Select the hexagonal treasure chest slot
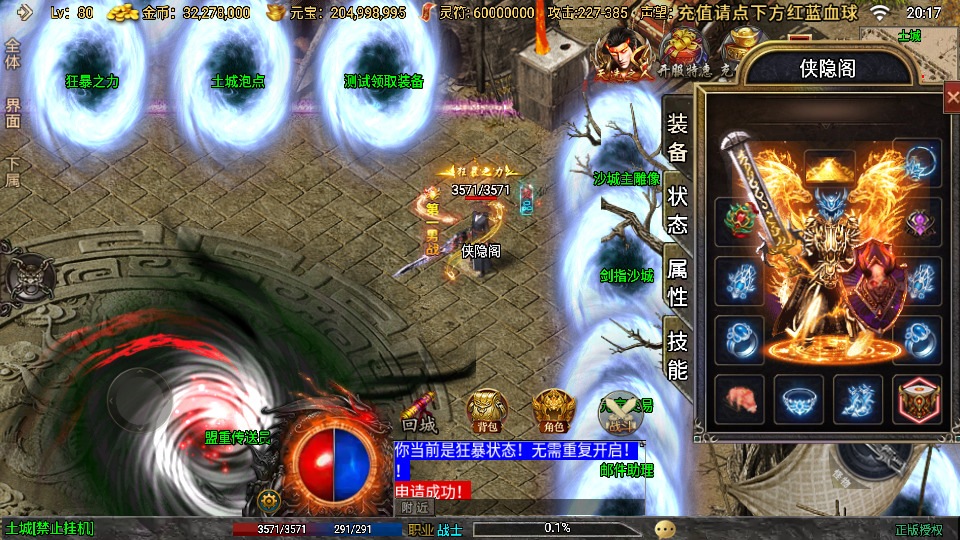Viewport: 960px width, 540px height. [917, 399]
